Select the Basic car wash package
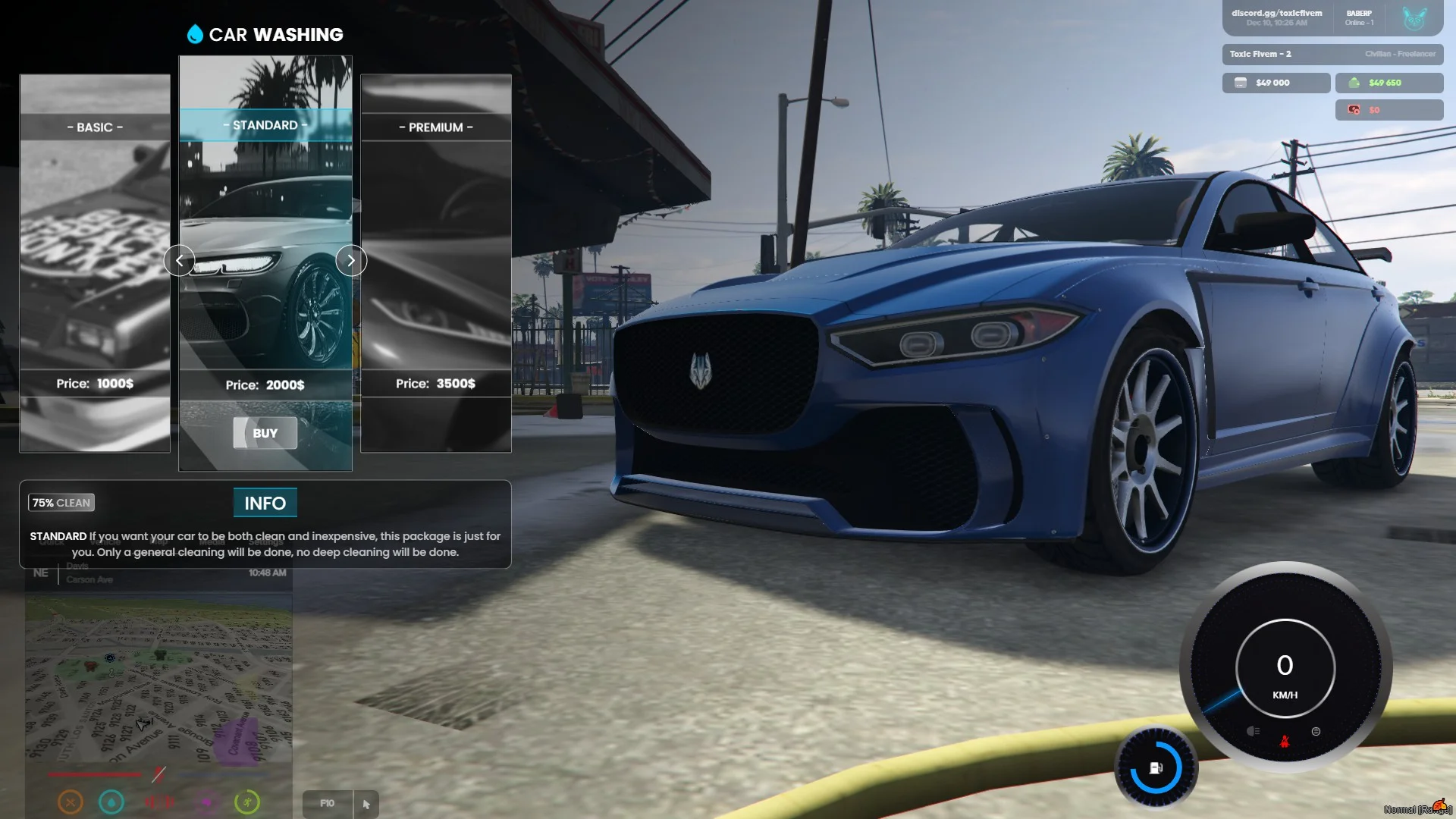 tap(95, 262)
